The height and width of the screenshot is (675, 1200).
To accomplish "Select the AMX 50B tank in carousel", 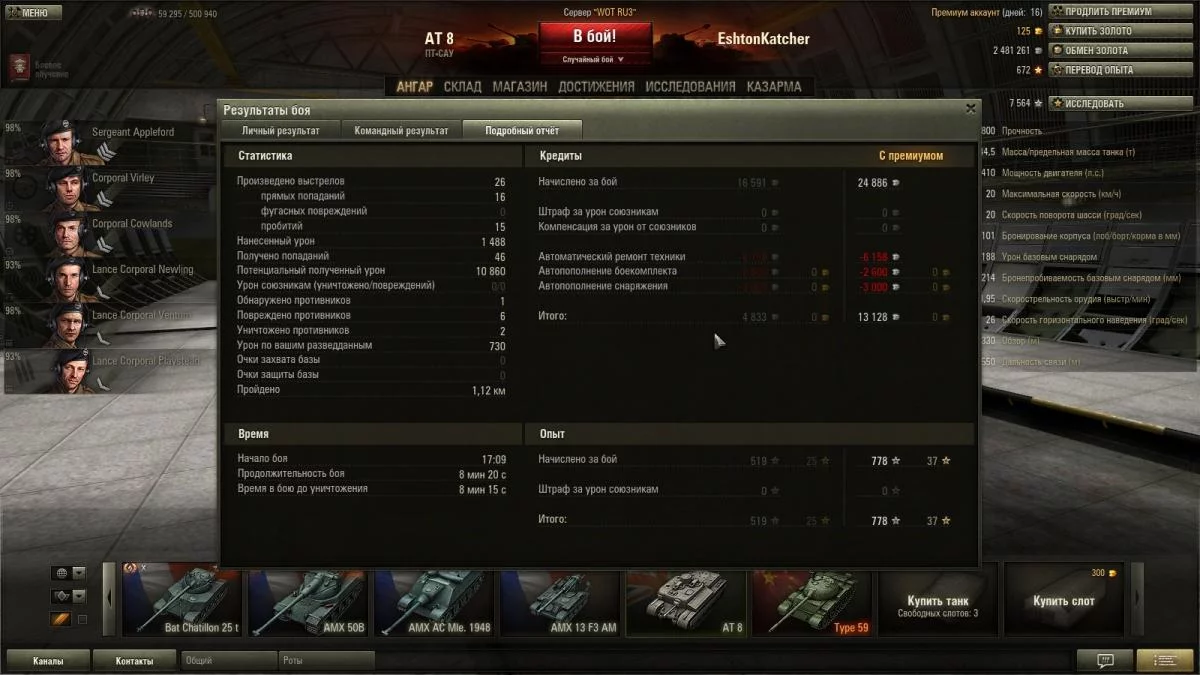I will [x=309, y=600].
